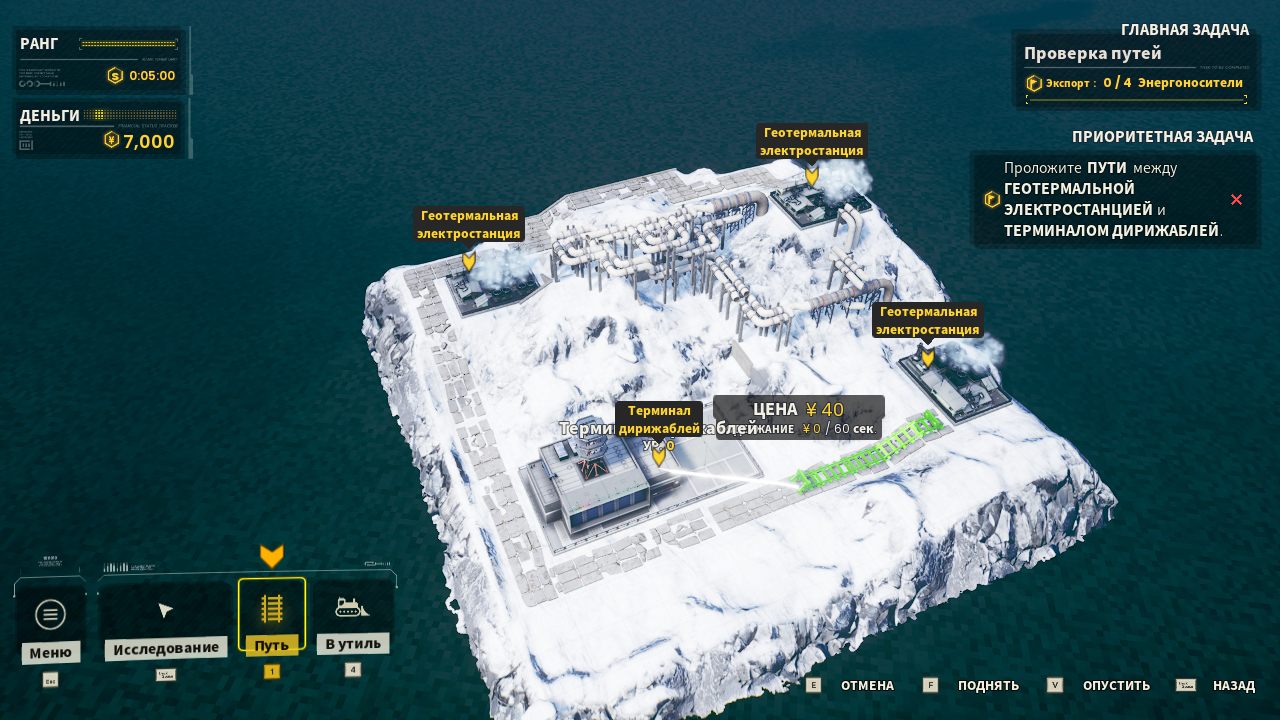Select the Терминал дирижаблей marker
The image size is (1280, 720).
pos(658,455)
